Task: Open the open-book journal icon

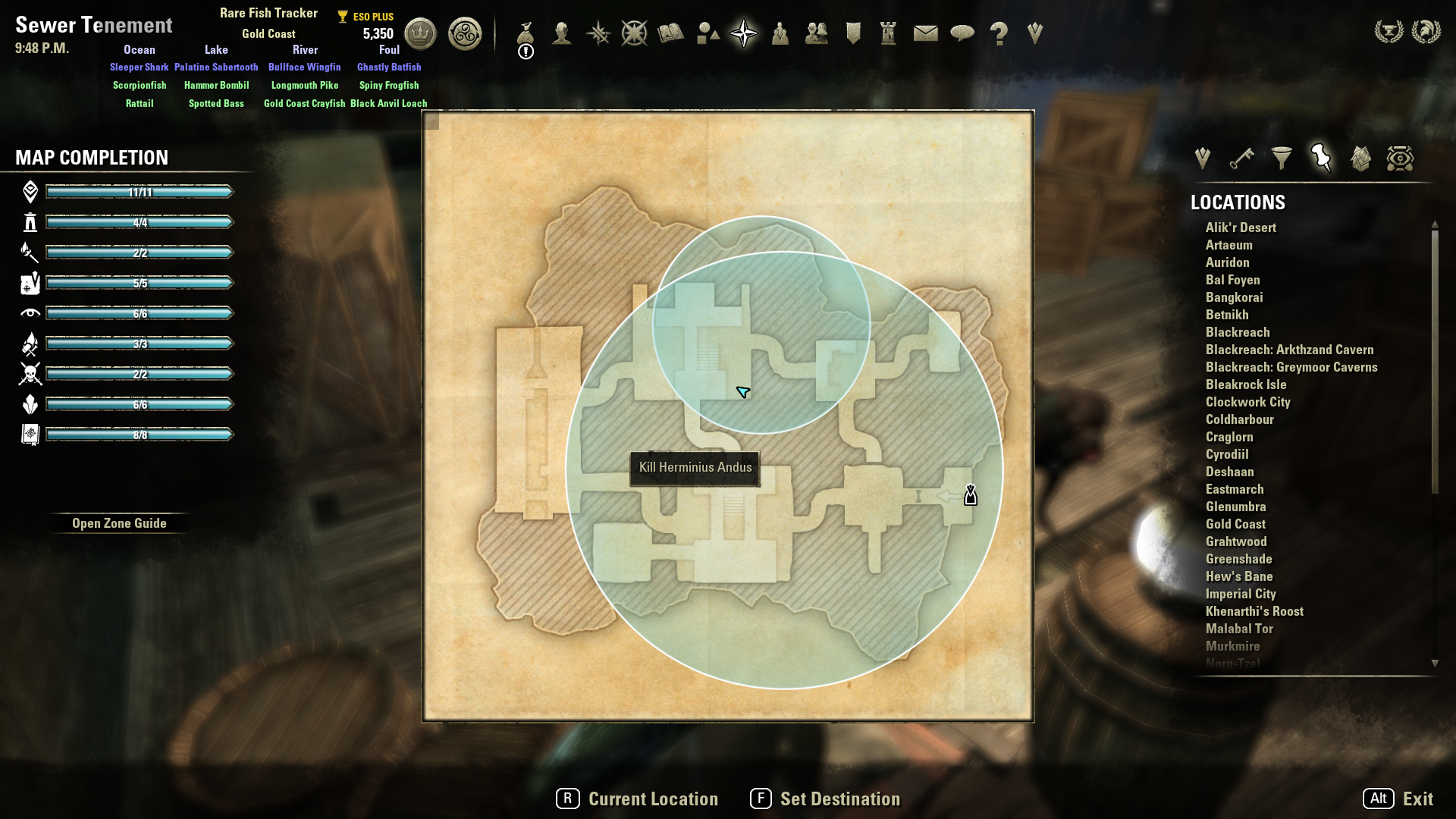Action: coord(671,34)
